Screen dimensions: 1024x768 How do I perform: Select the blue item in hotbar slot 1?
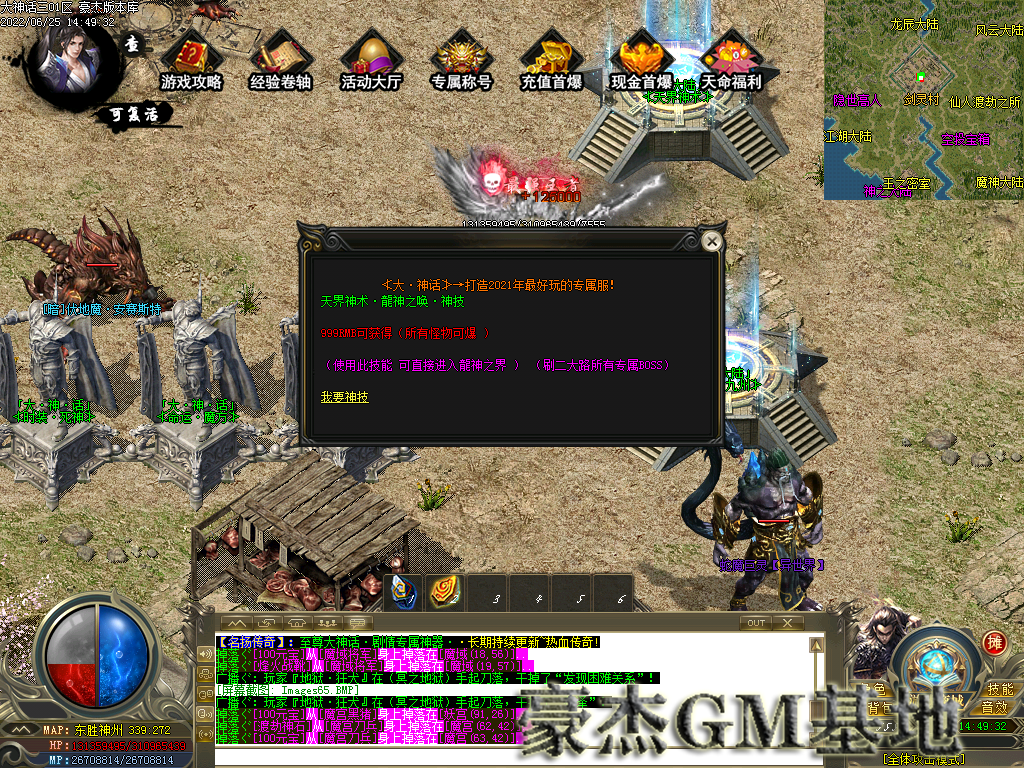pos(404,593)
